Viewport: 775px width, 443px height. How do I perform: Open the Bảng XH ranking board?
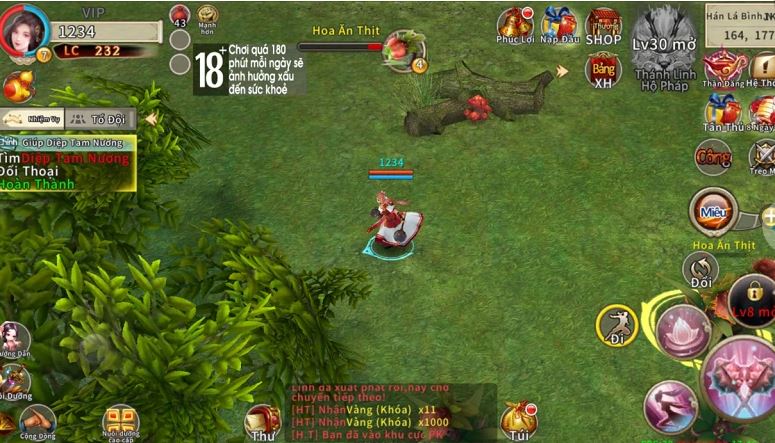(x=603, y=69)
